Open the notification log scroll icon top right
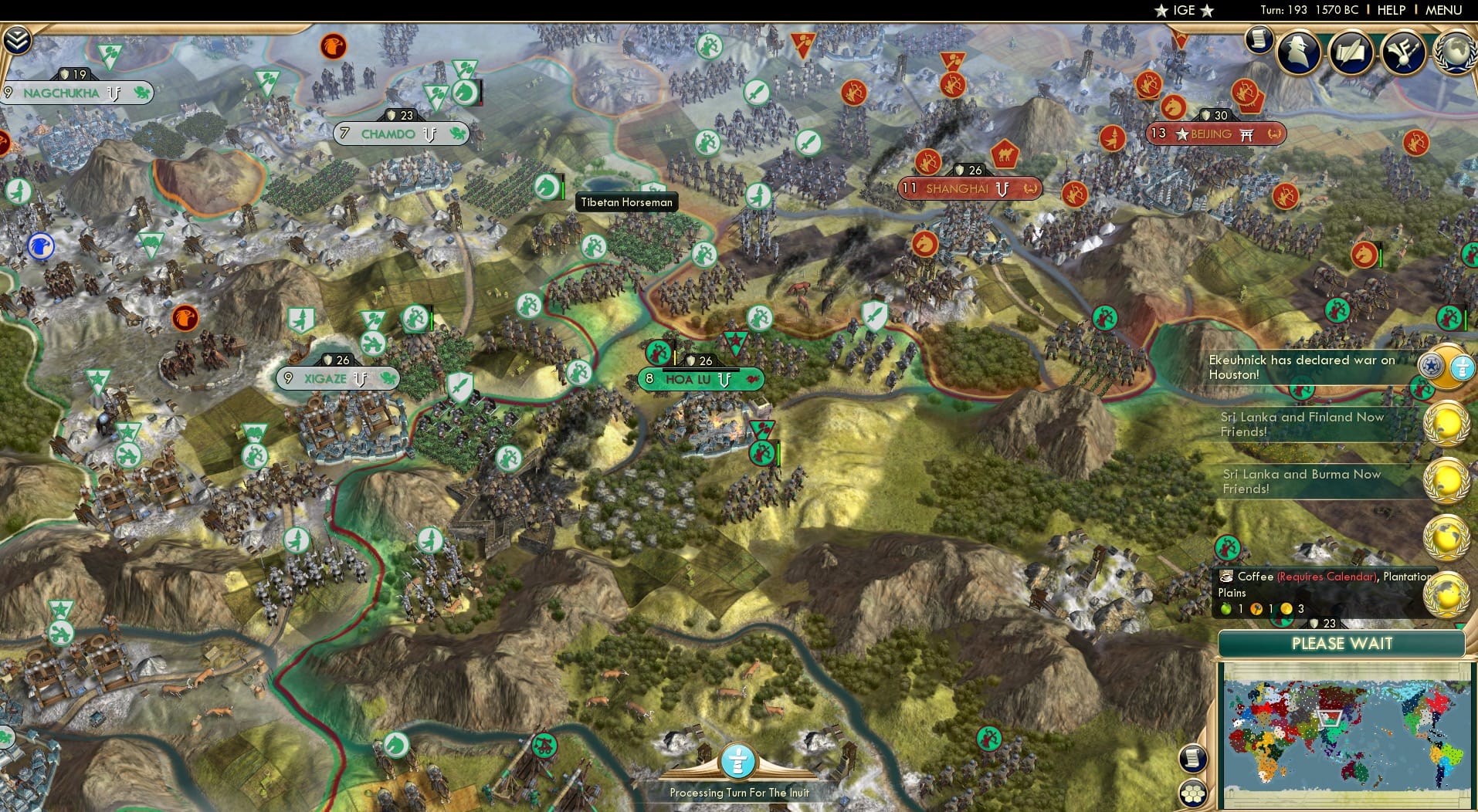This screenshot has height=812, width=1478. pyautogui.click(x=1260, y=39)
